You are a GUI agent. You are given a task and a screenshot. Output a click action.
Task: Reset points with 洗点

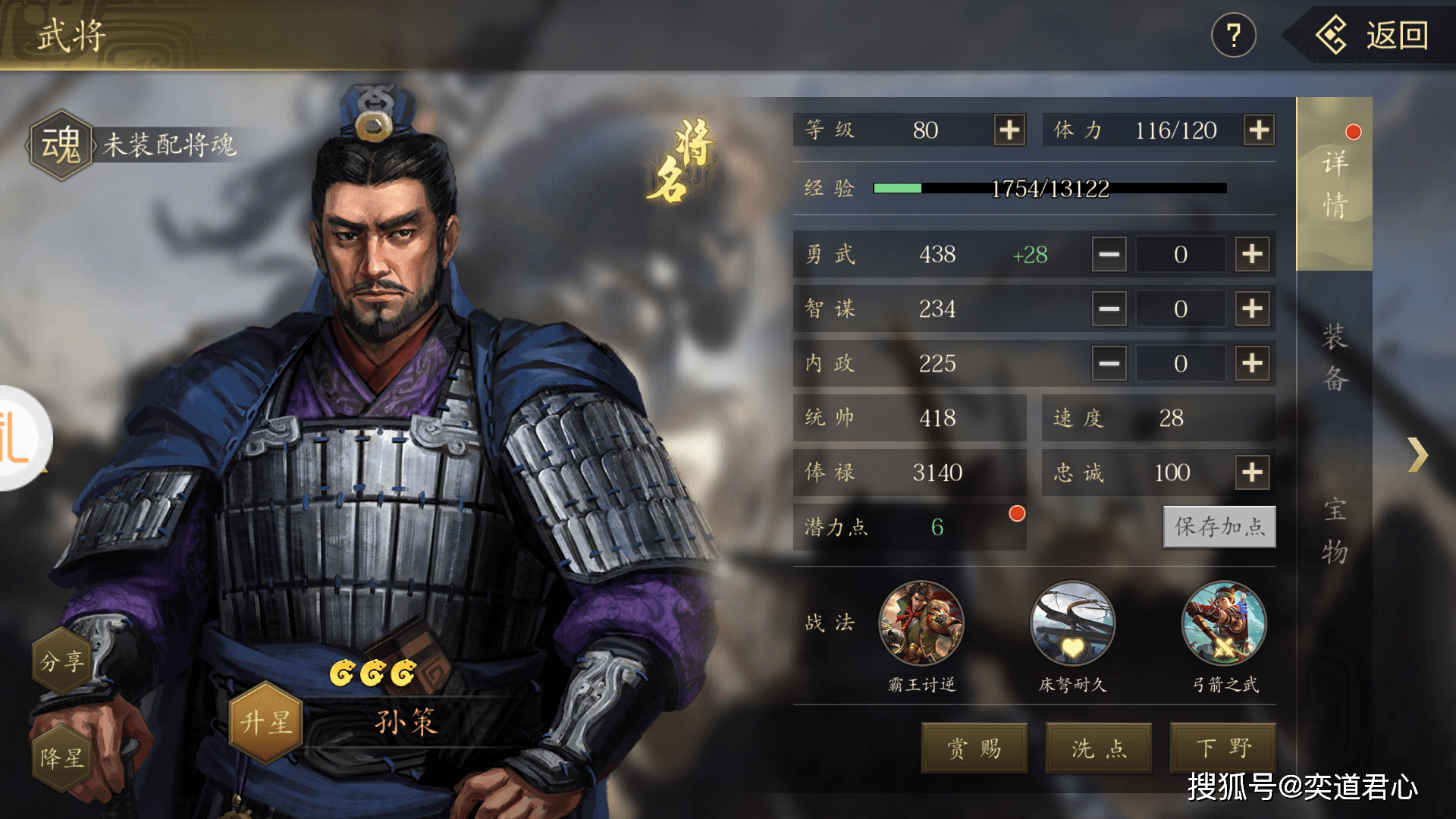pos(1099,748)
